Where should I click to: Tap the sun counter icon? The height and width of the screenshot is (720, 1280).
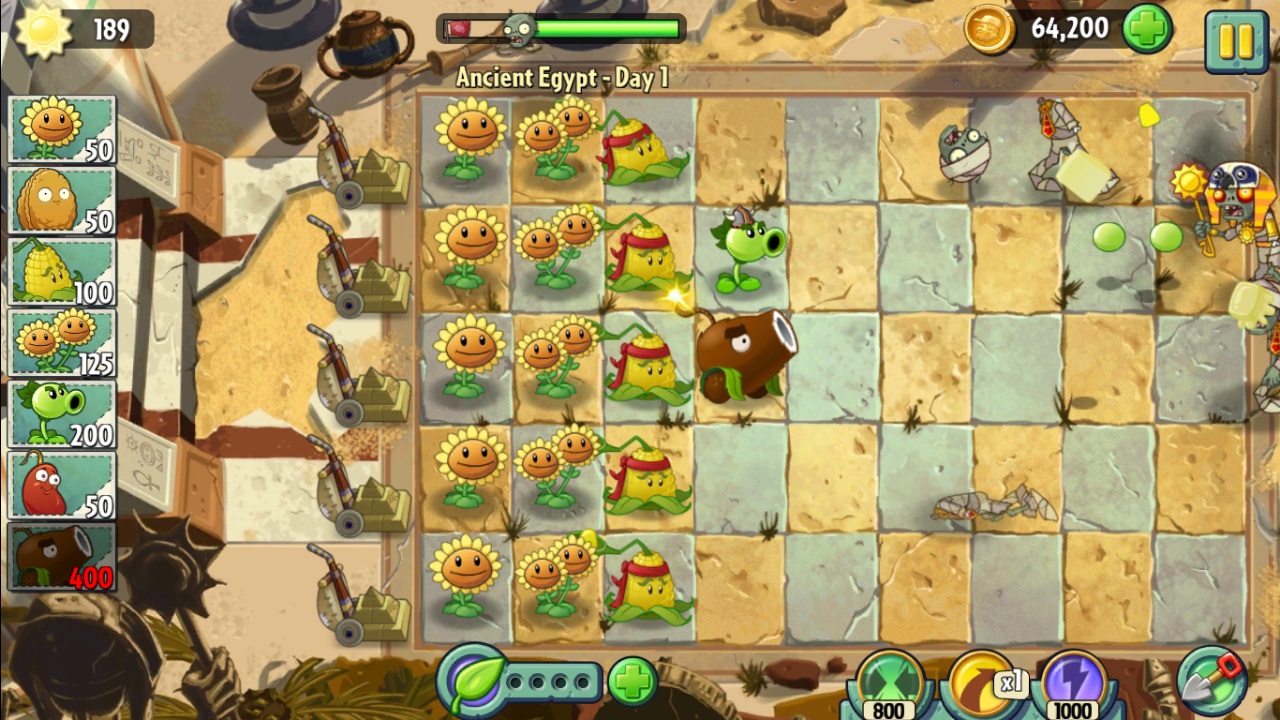click(x=44, y=30)
